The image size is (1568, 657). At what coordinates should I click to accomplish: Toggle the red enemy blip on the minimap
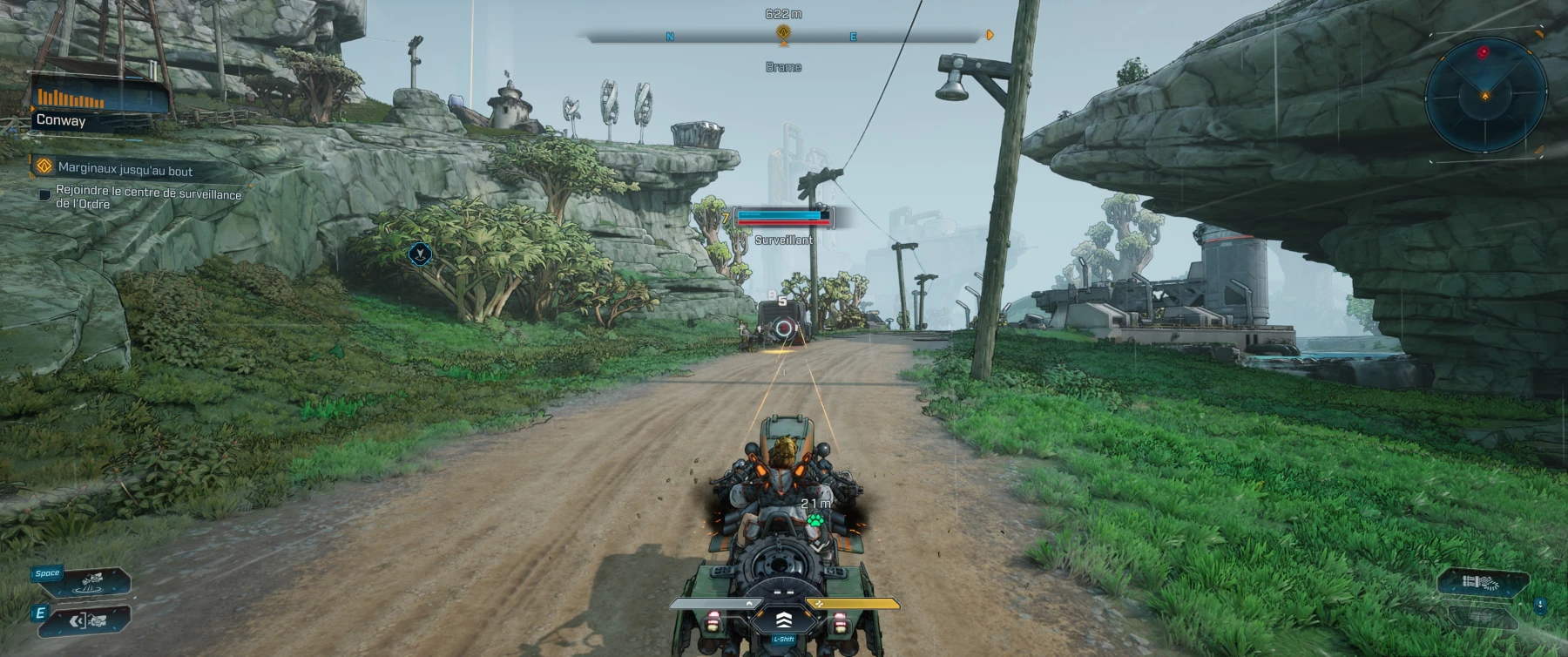[1484, 51]
